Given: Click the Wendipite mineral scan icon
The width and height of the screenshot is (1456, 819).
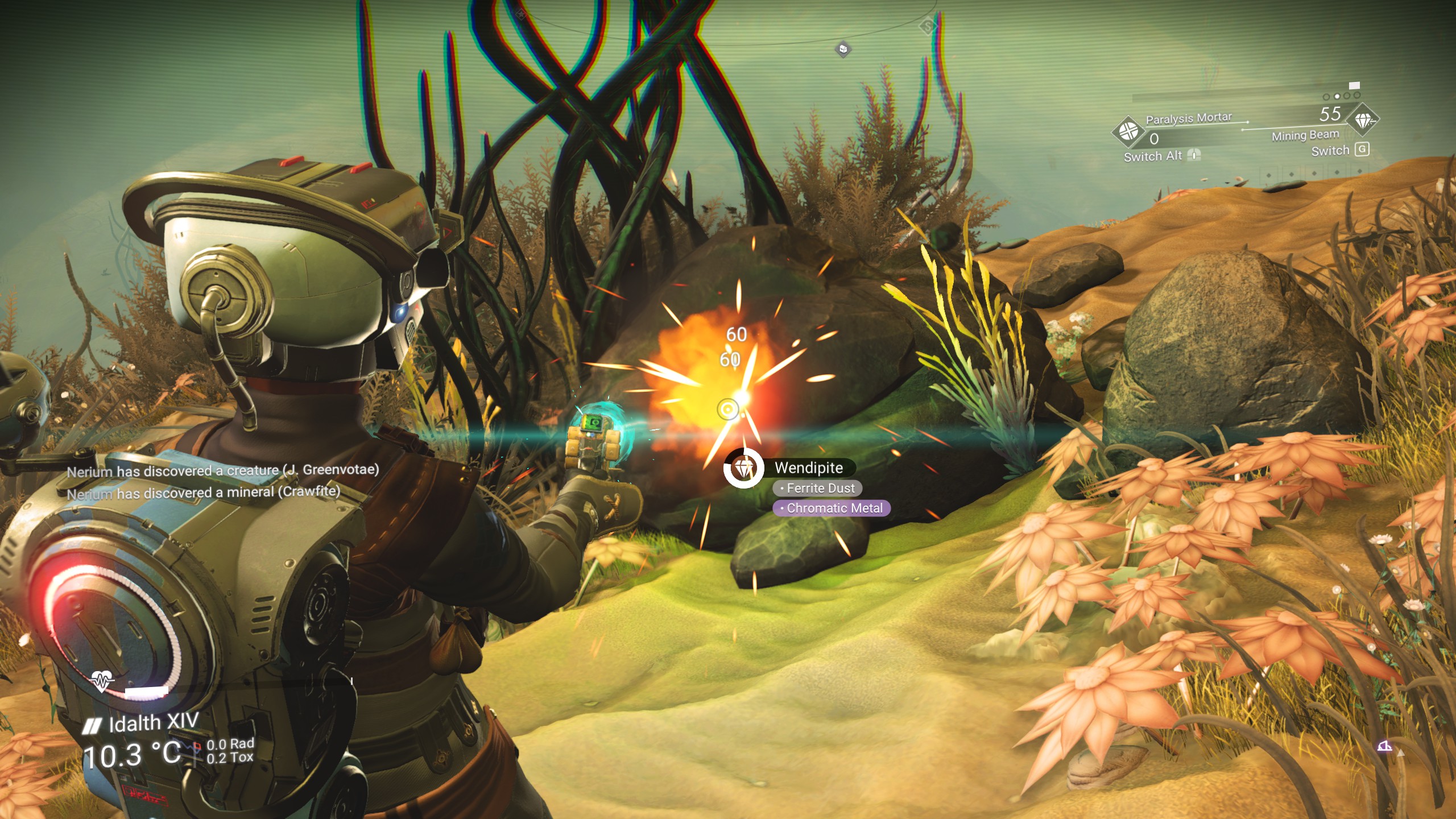Looking at the screenshot, I should [x=743, y=468].
